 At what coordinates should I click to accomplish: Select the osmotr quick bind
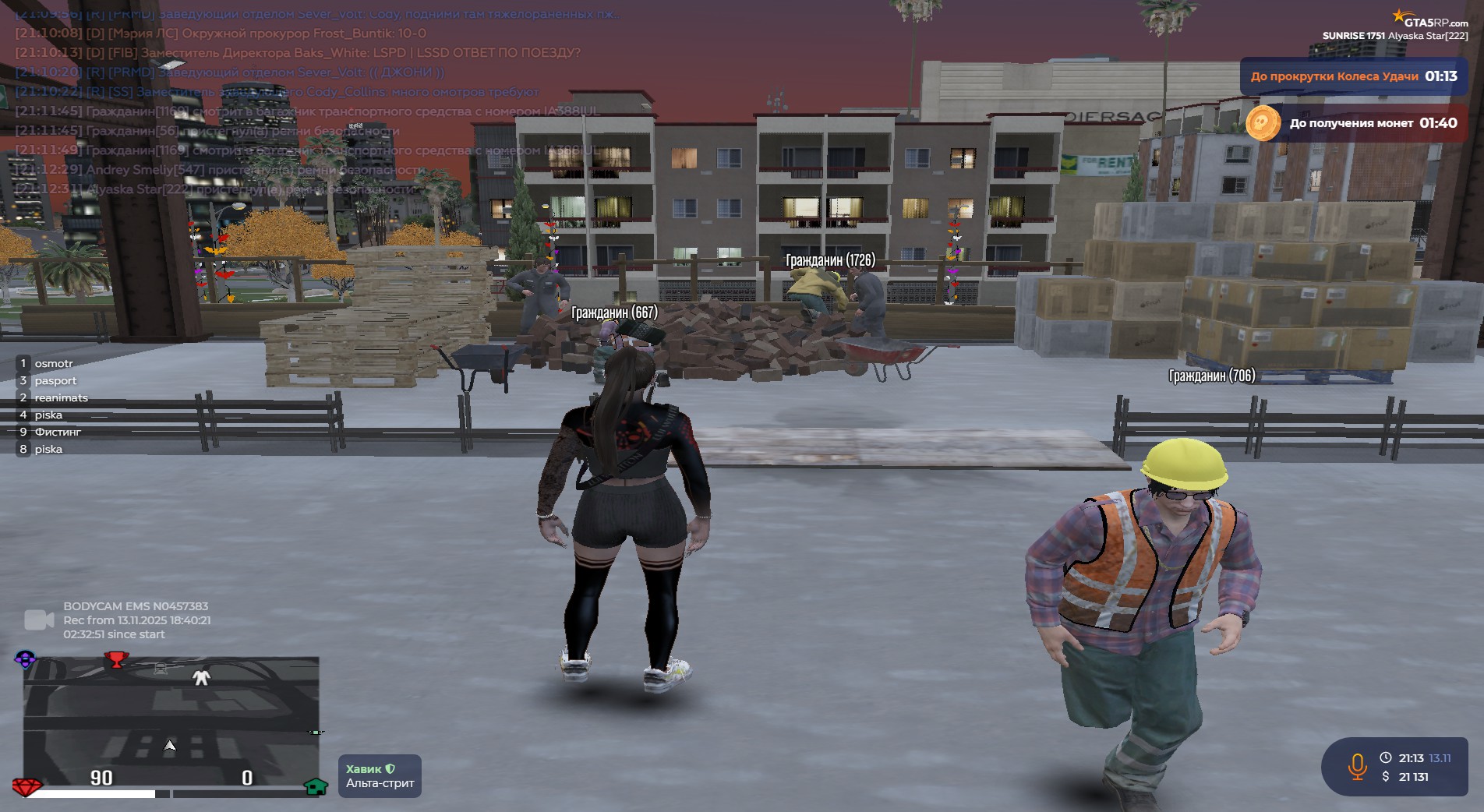[53, 364]
